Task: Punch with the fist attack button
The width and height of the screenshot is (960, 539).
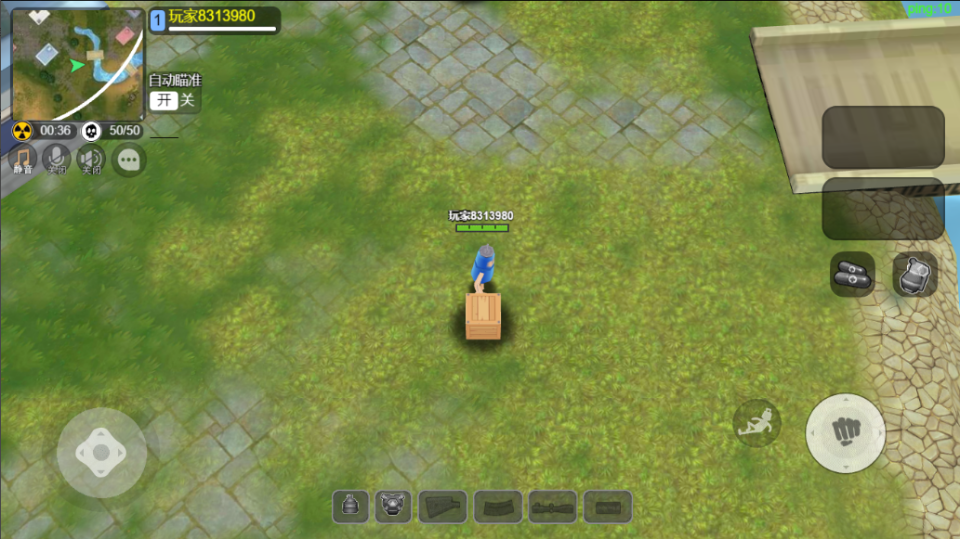Action: tap(845, 432)
